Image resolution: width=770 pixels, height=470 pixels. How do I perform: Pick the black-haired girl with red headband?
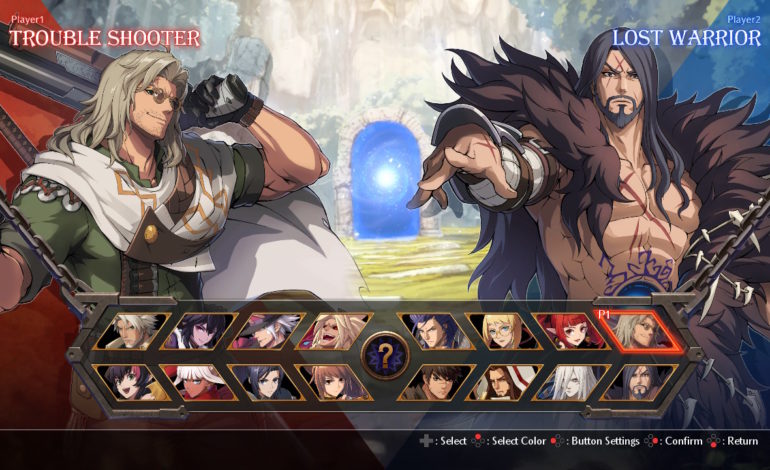coord(134,382)
